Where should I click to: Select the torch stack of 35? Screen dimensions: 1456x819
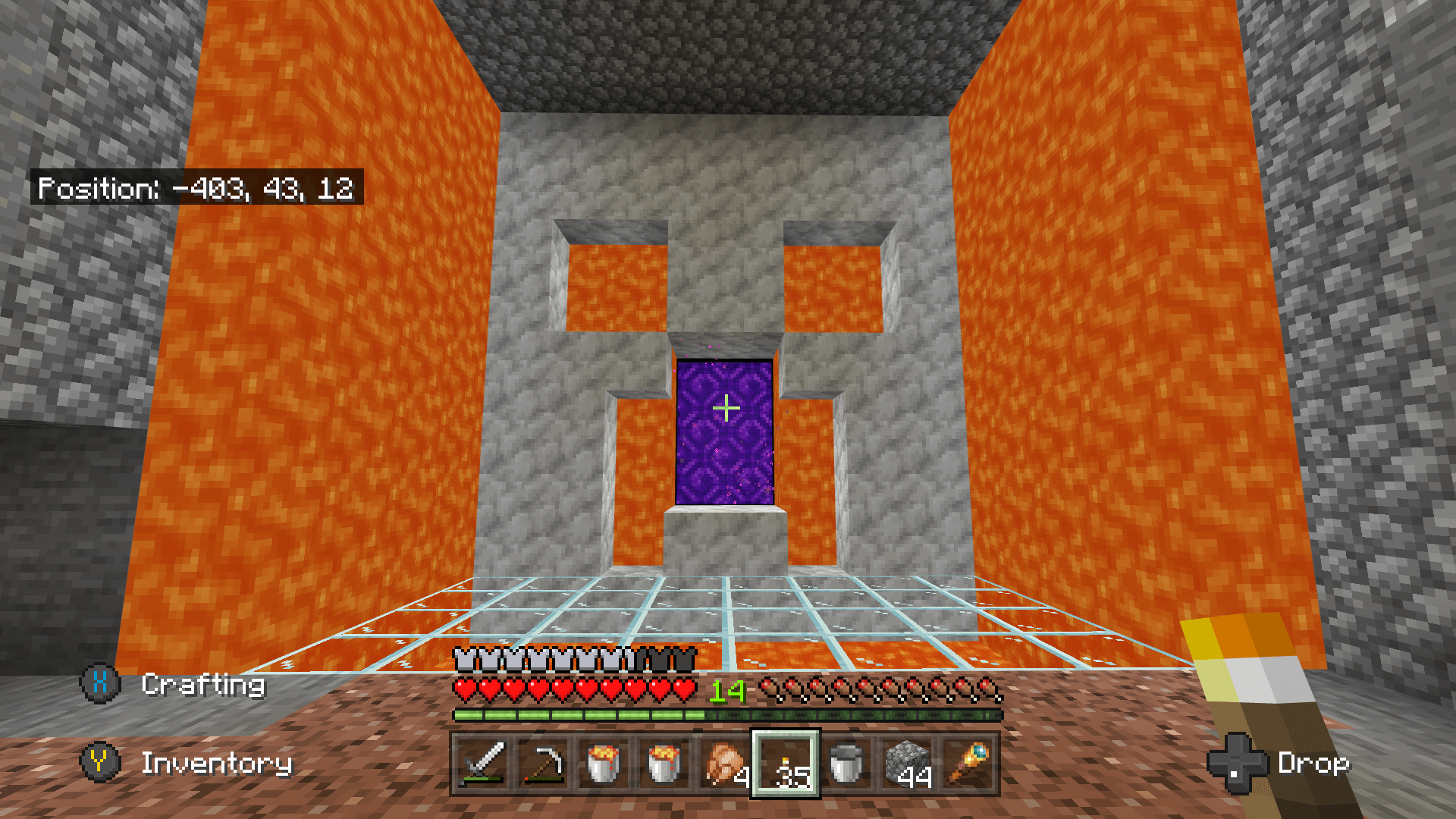pyautogui.click(x=785, y=766)
